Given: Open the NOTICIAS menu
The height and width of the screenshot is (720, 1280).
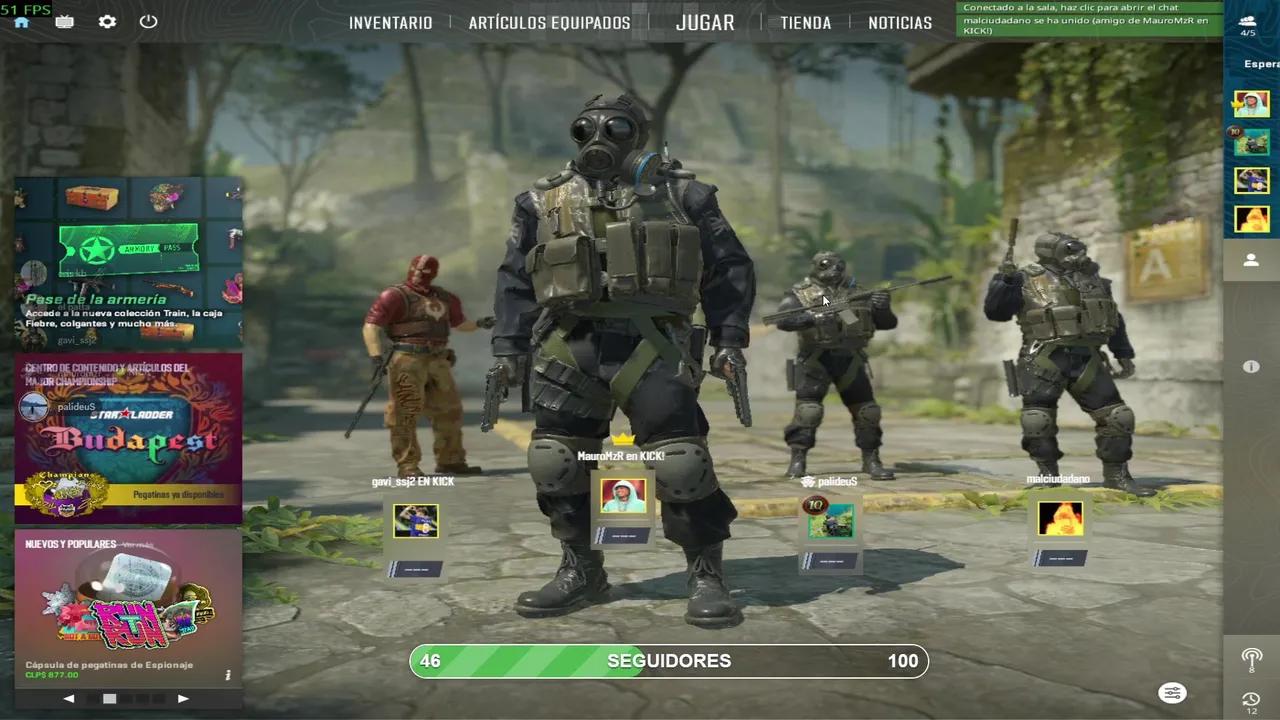Looking at the screenshot, I should (900, 22).
